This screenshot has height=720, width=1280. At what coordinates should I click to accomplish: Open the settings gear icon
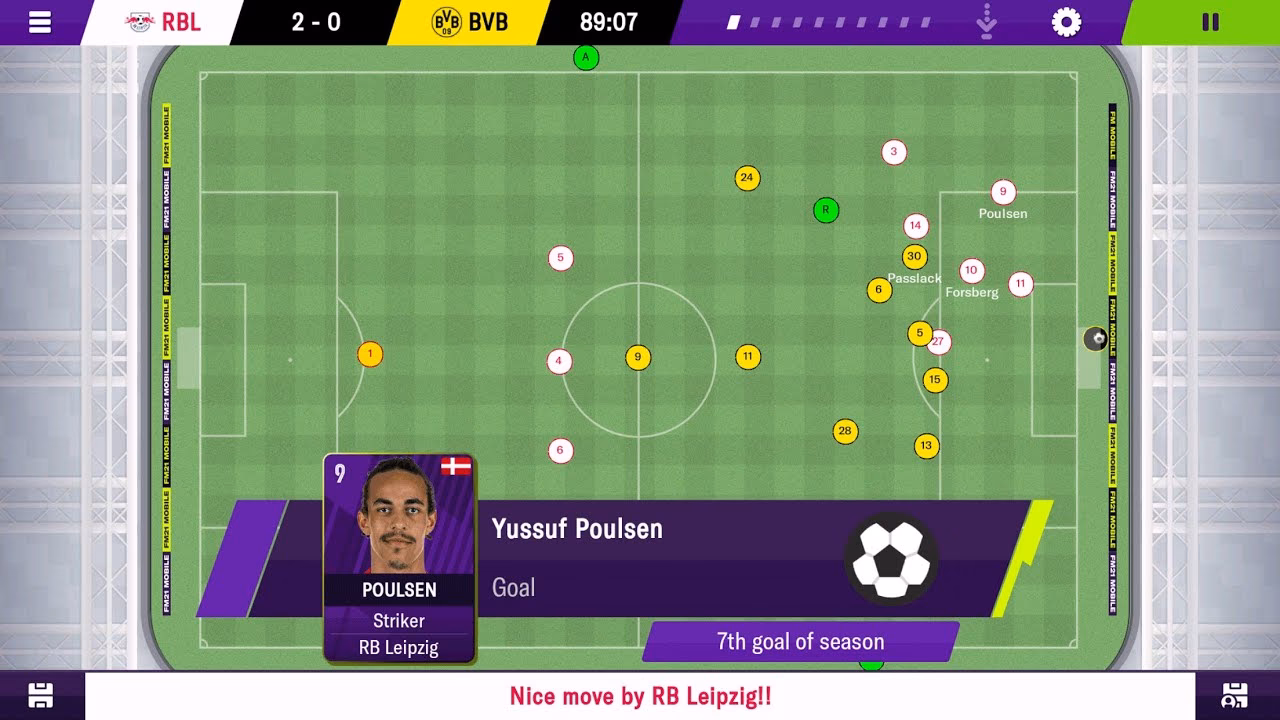[x=1065, y=20]
